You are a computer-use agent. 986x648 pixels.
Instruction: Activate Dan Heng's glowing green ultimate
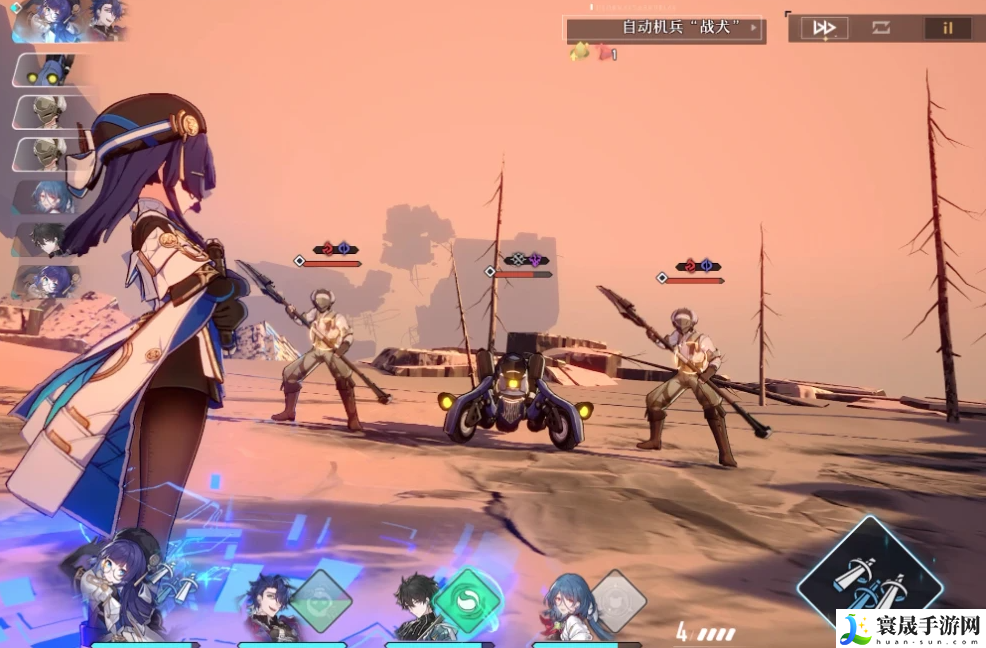(465, 599)
